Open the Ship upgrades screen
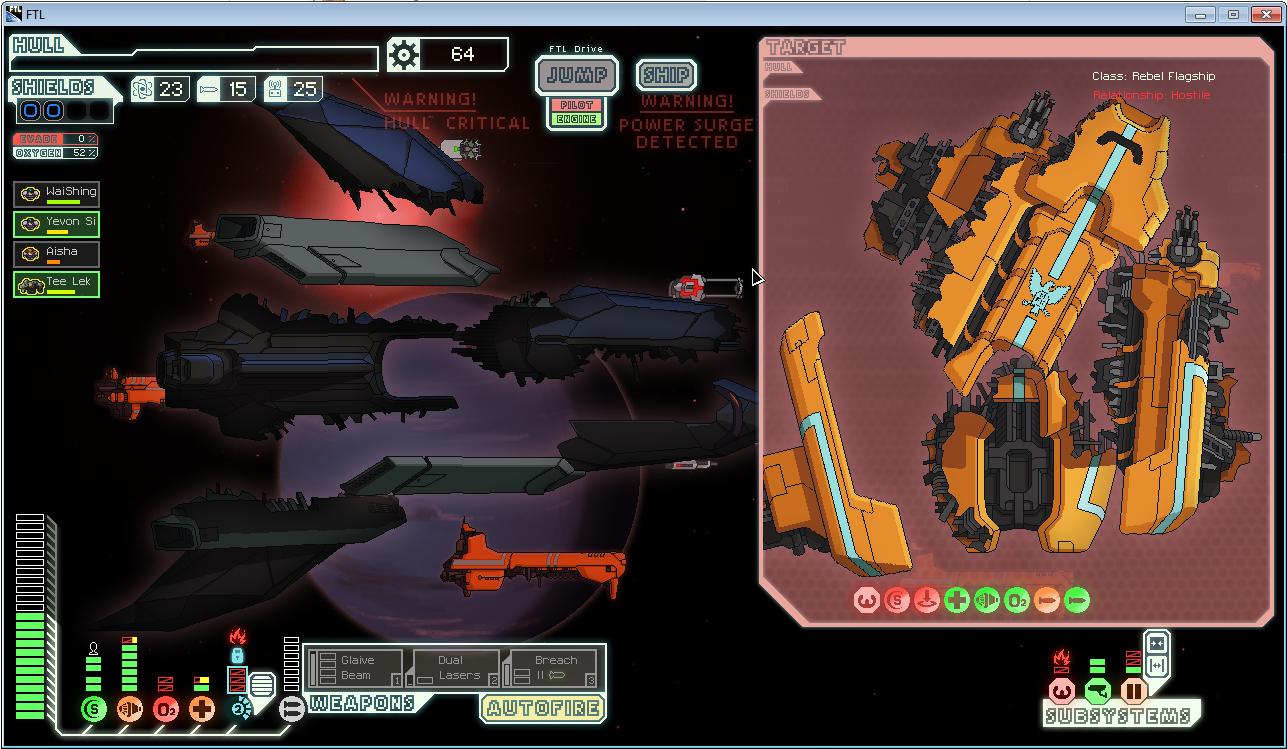 click(x=665, y=75)
